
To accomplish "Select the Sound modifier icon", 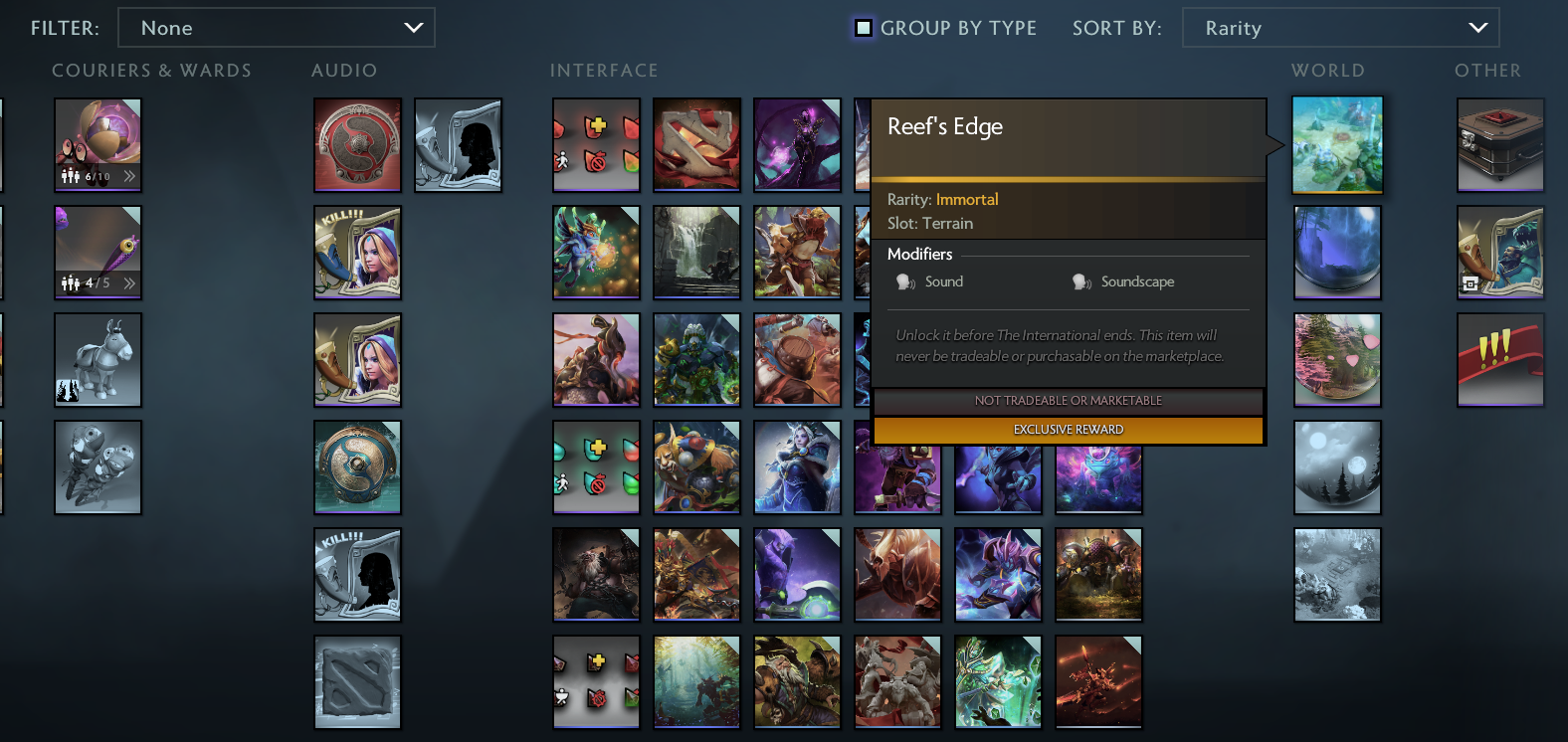I will point(906,281).
